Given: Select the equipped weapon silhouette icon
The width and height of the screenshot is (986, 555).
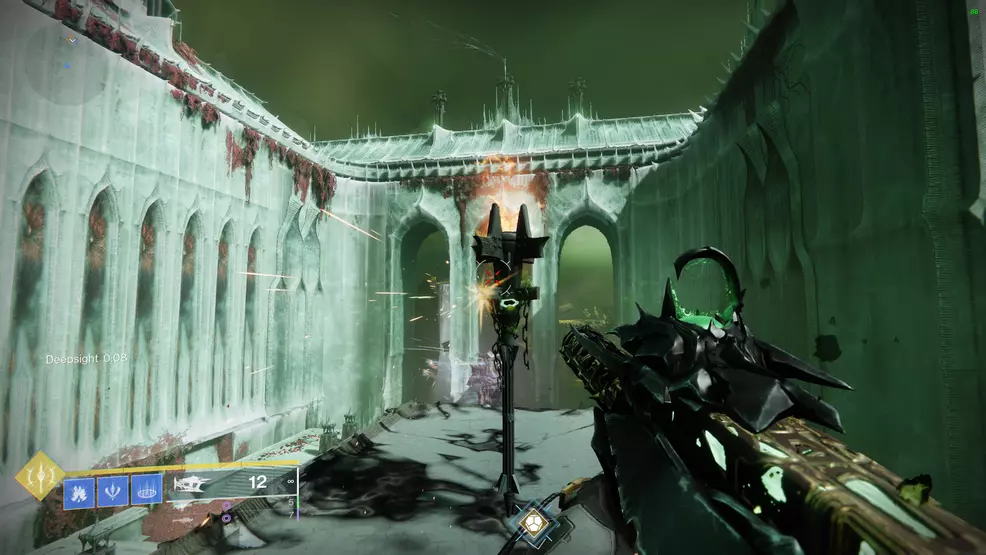Looking at the screenshot, I should (x=194, y=483).
